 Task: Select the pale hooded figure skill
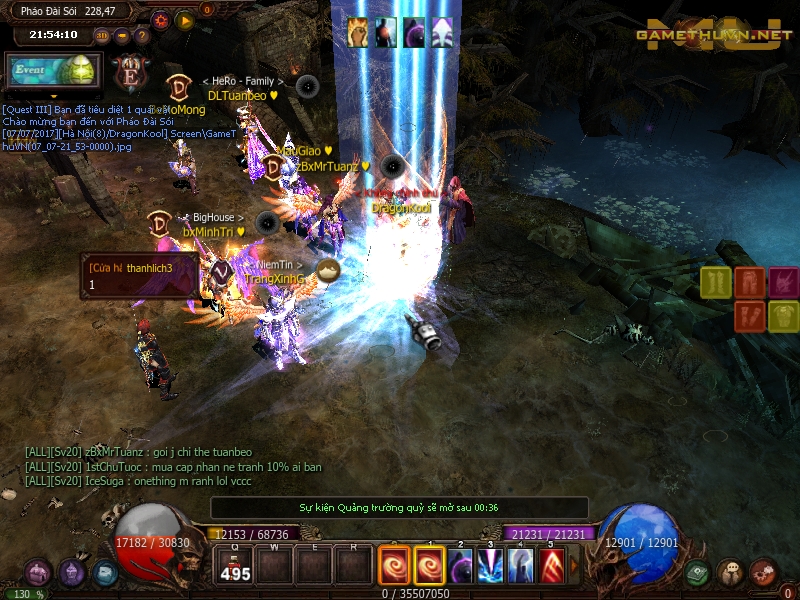520,566
